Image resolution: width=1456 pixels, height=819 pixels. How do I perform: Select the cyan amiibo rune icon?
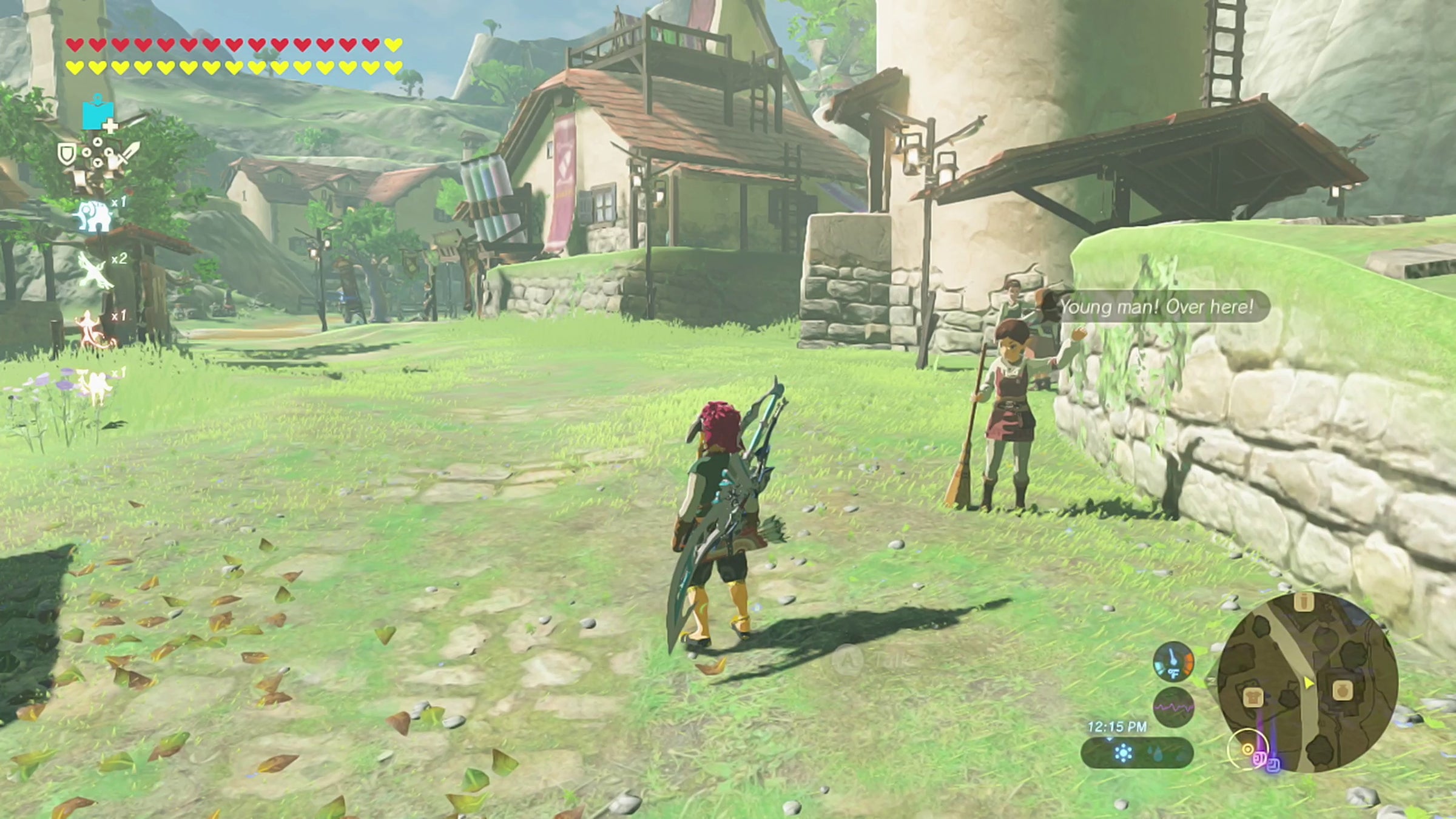tap(97, 115)
